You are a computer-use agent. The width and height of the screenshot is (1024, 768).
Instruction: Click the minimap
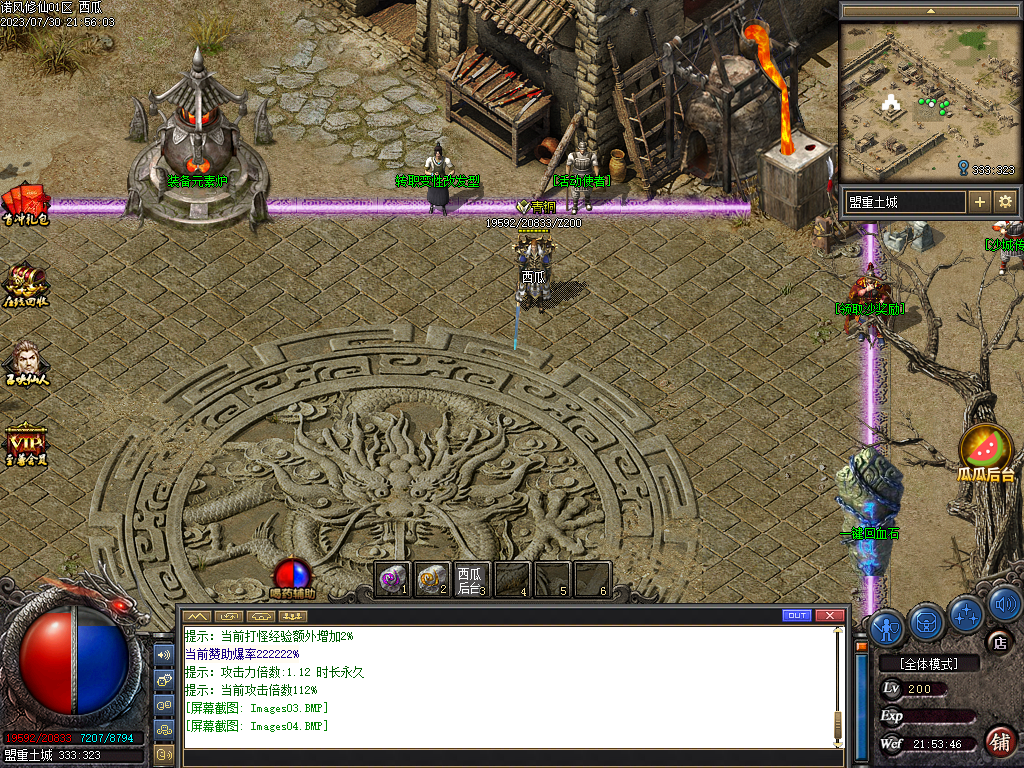[x=928, y=100]
